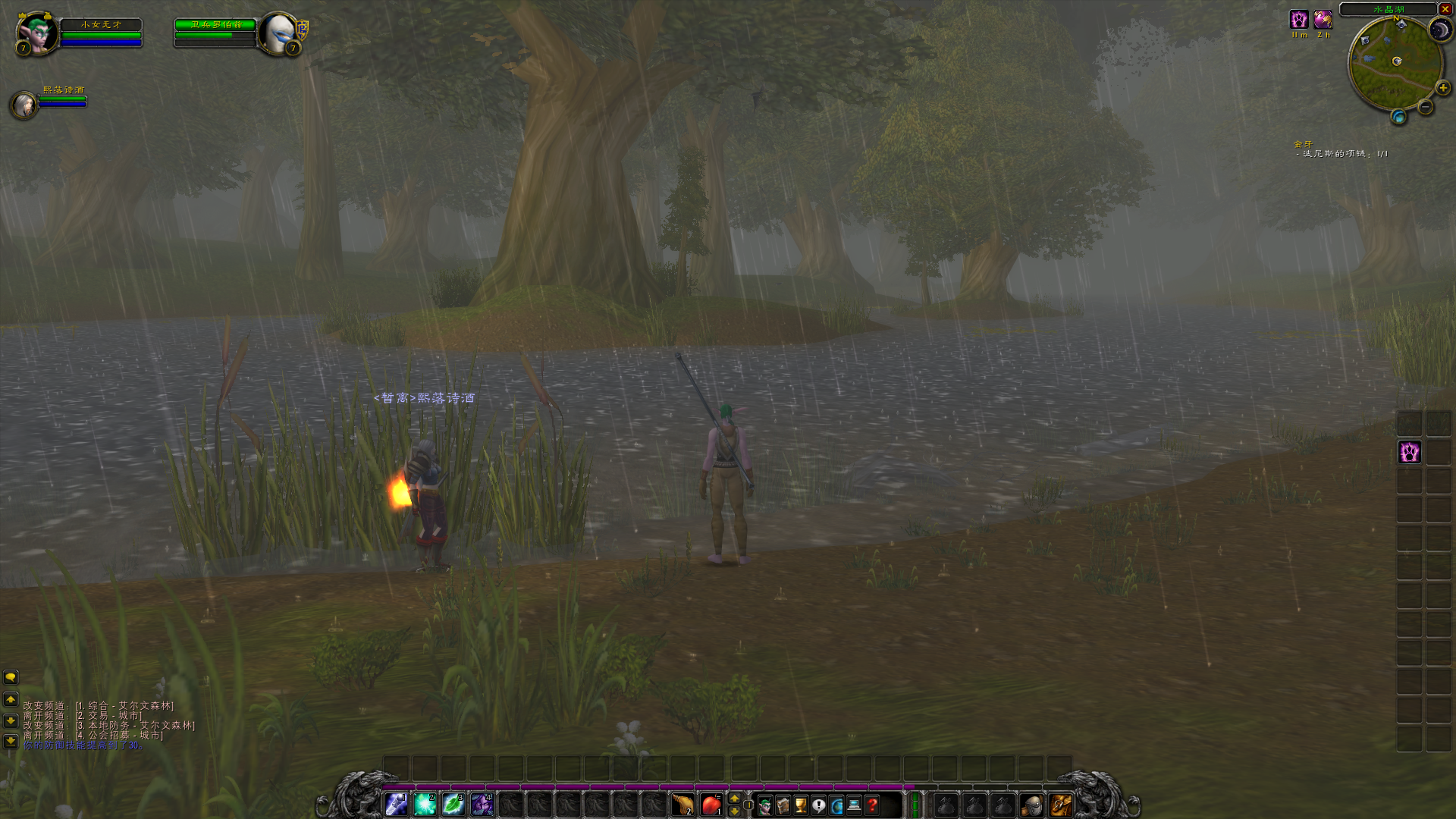Click the purple orb buff showing 2 h
This screenshot has height=819, width=1456.
pyautogui.click(x=1323, y=20)
